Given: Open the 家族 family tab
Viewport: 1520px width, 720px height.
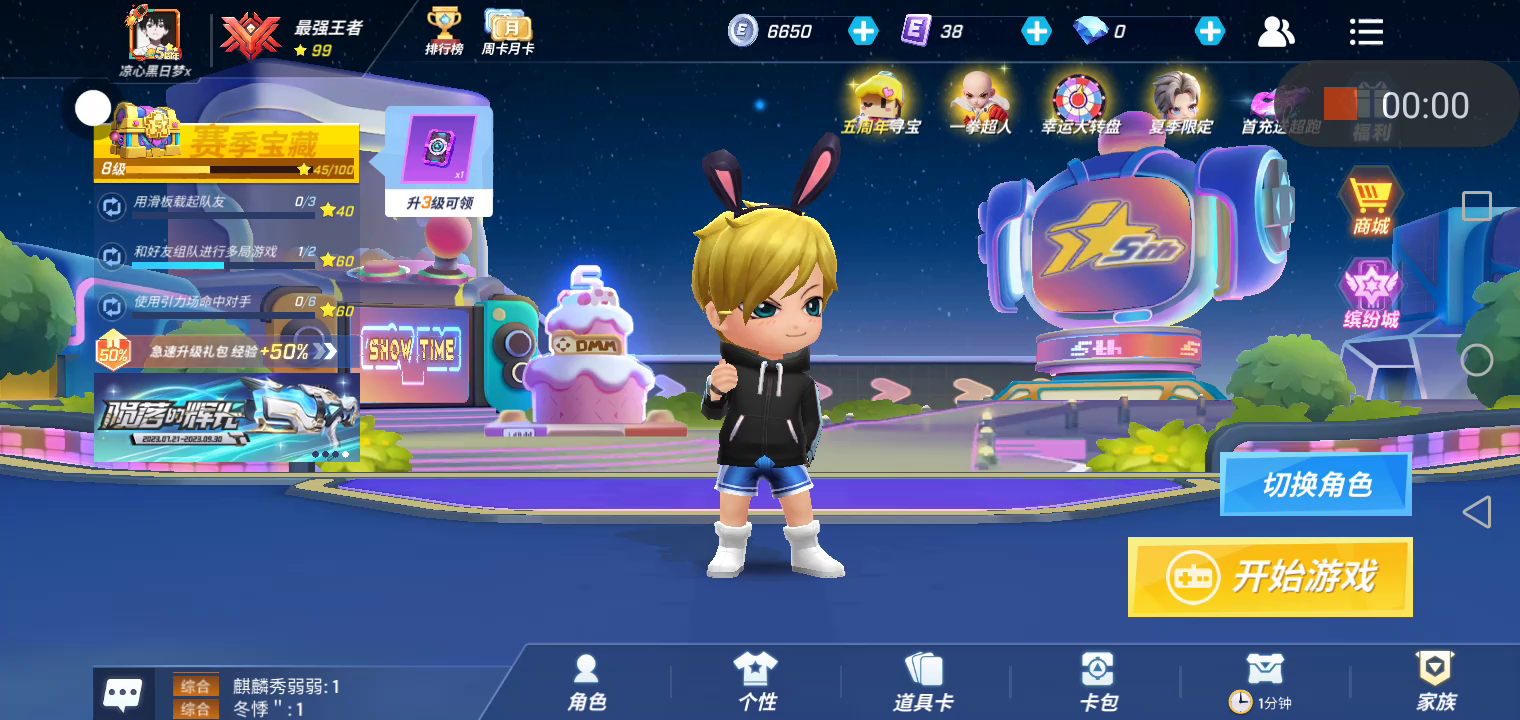Looking at the screenshot, I should 1436,683.
